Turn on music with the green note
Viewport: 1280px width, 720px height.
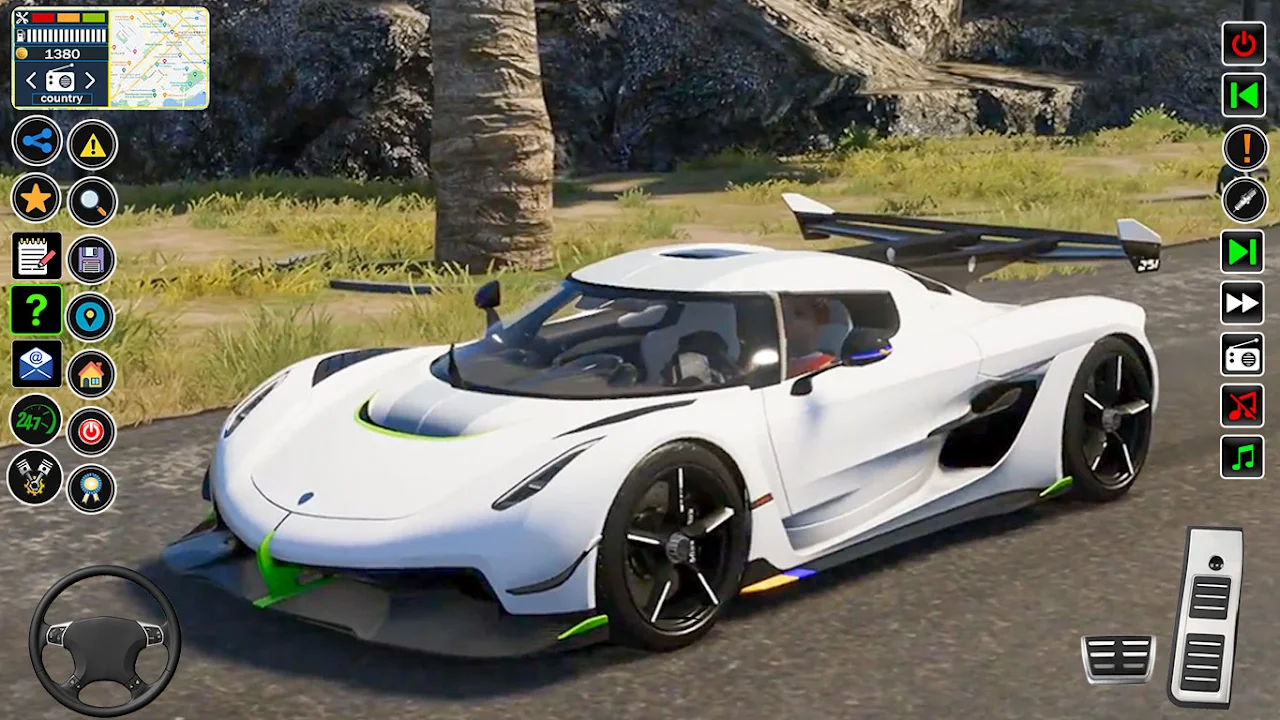1242,458
